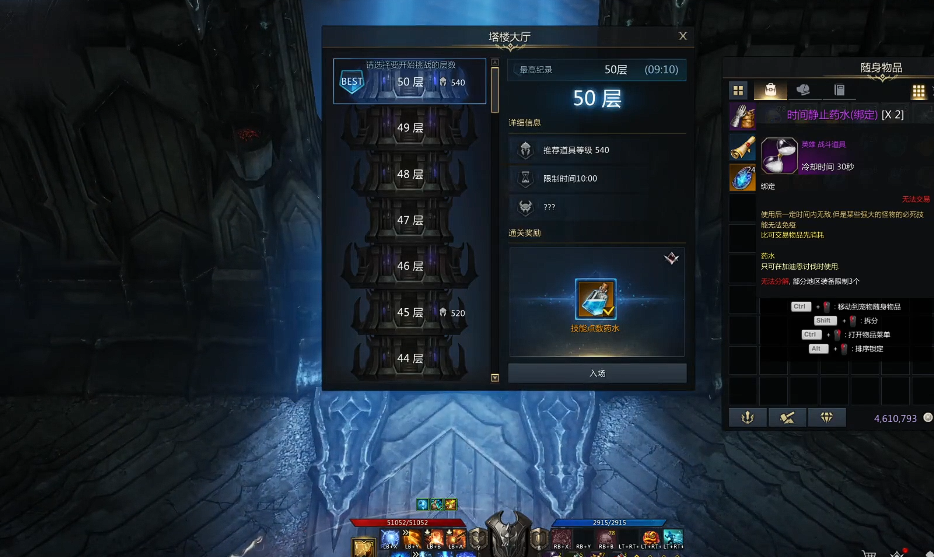Select the scroll item slot in inventory
This screenshot has width=934, height=557.
741,147
